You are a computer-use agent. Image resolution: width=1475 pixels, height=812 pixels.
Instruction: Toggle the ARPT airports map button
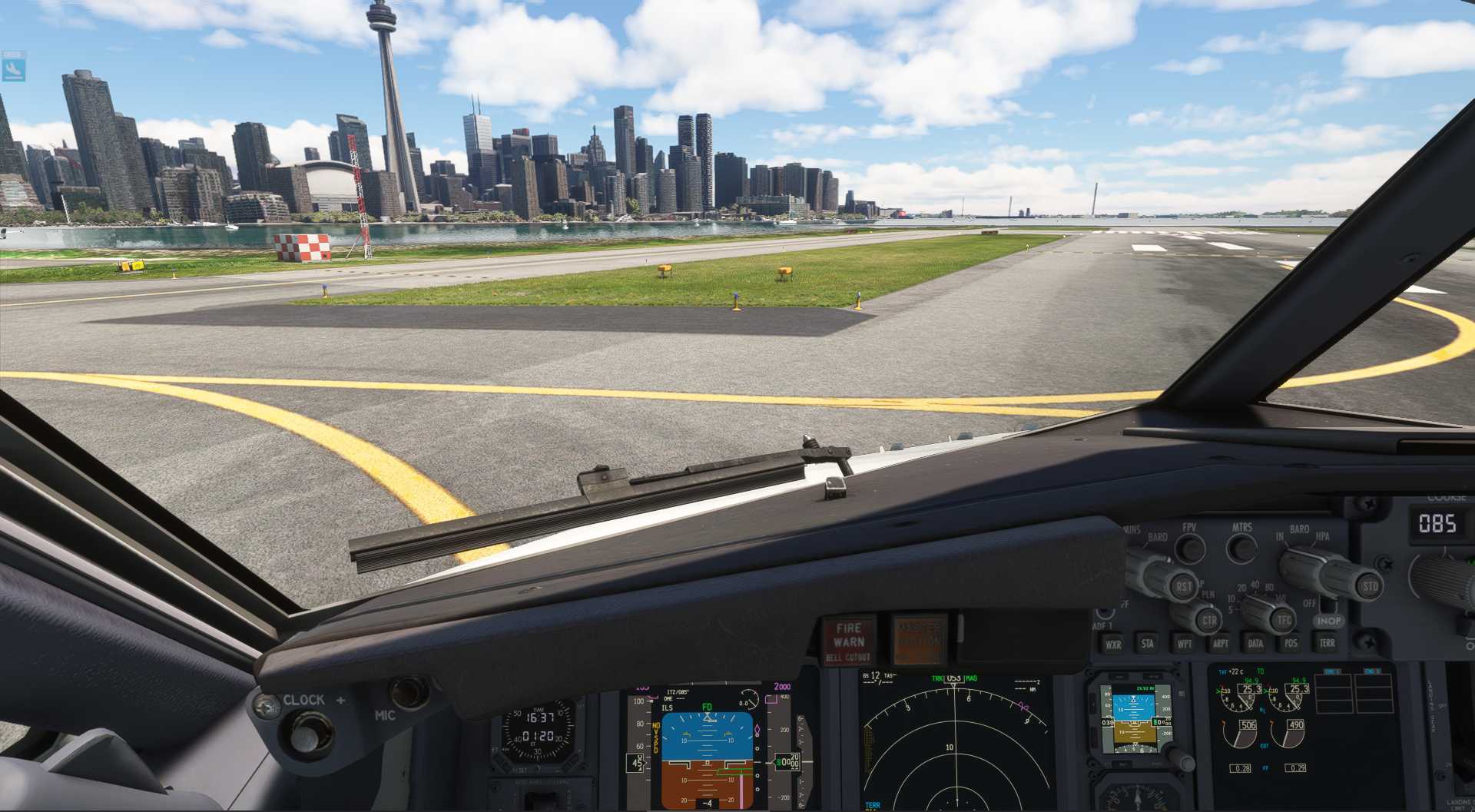tap(1220, 644)
